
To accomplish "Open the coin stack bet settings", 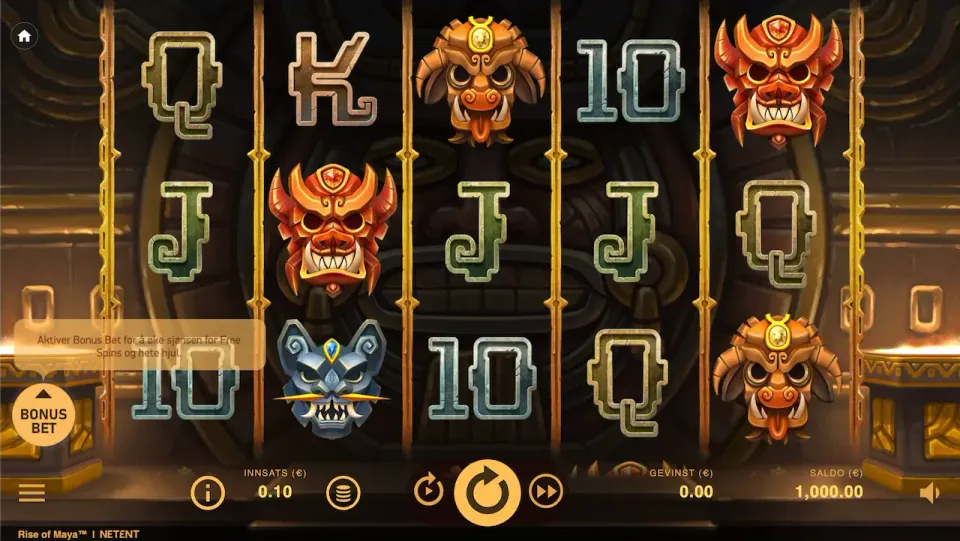I will (343, 491).
